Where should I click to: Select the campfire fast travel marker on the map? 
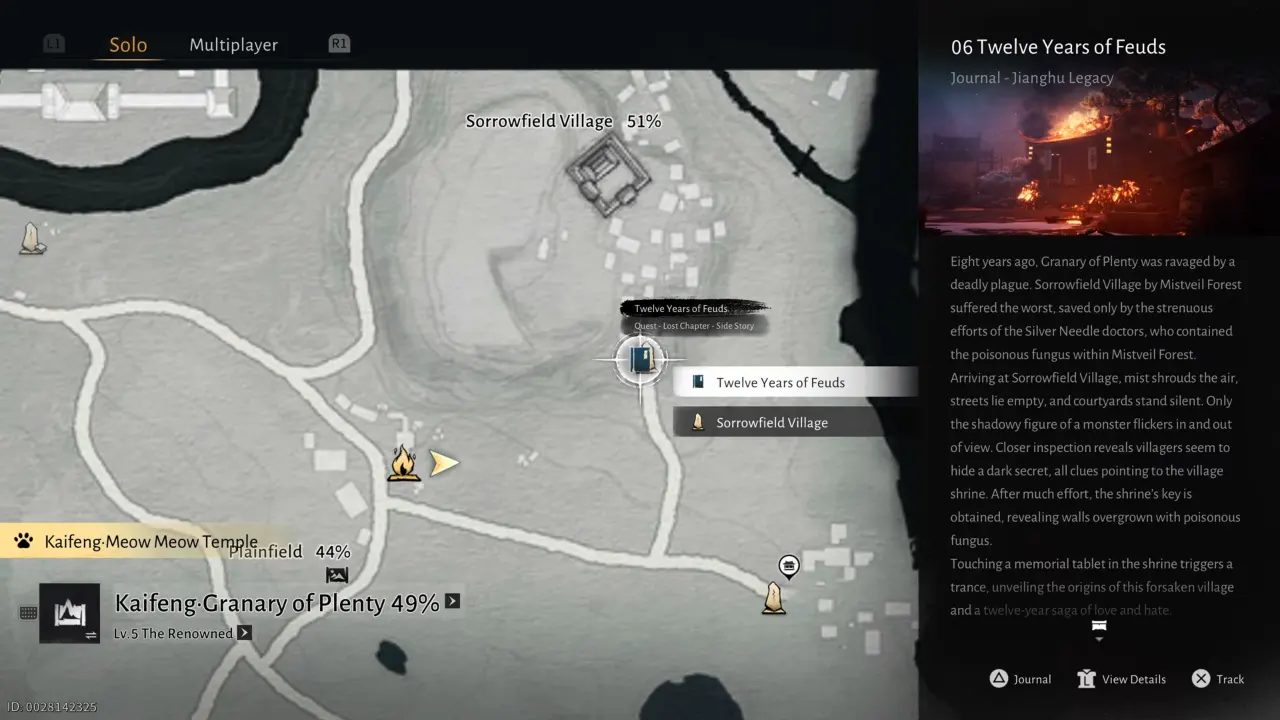coord(403,462)
